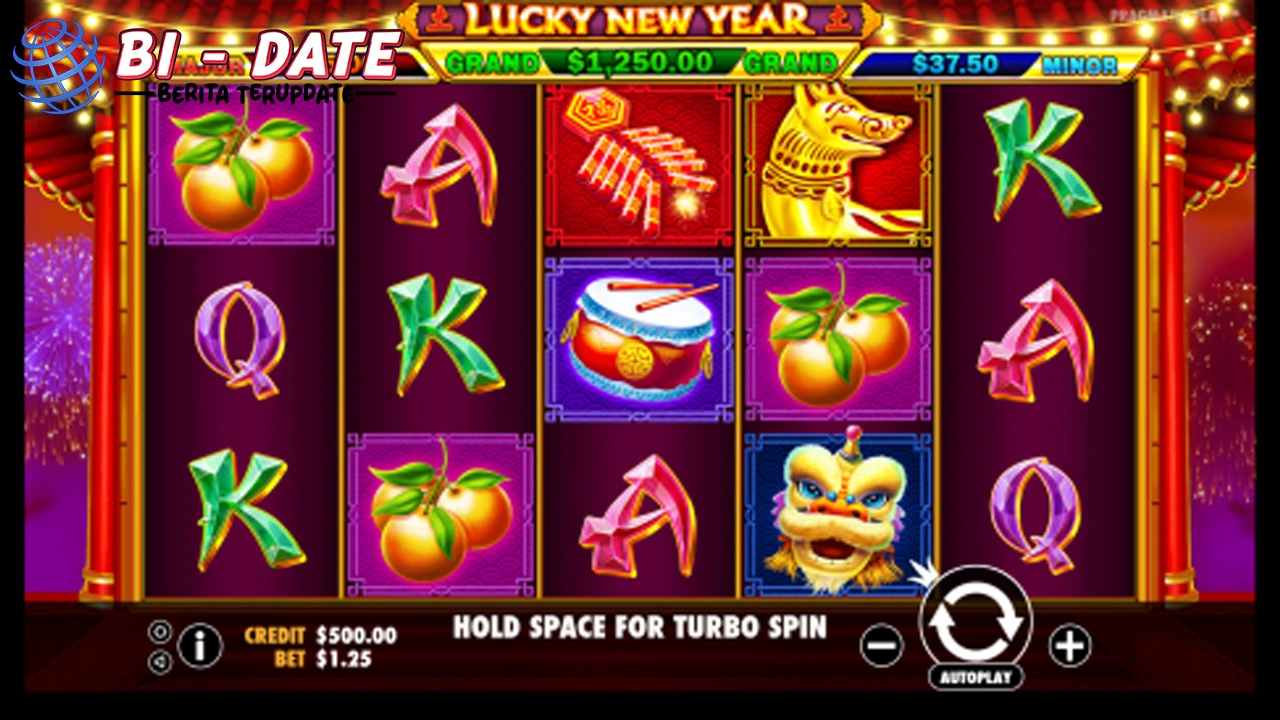
Task: Decrease the bet with the minus button
Action: click(x=881, y=647)
